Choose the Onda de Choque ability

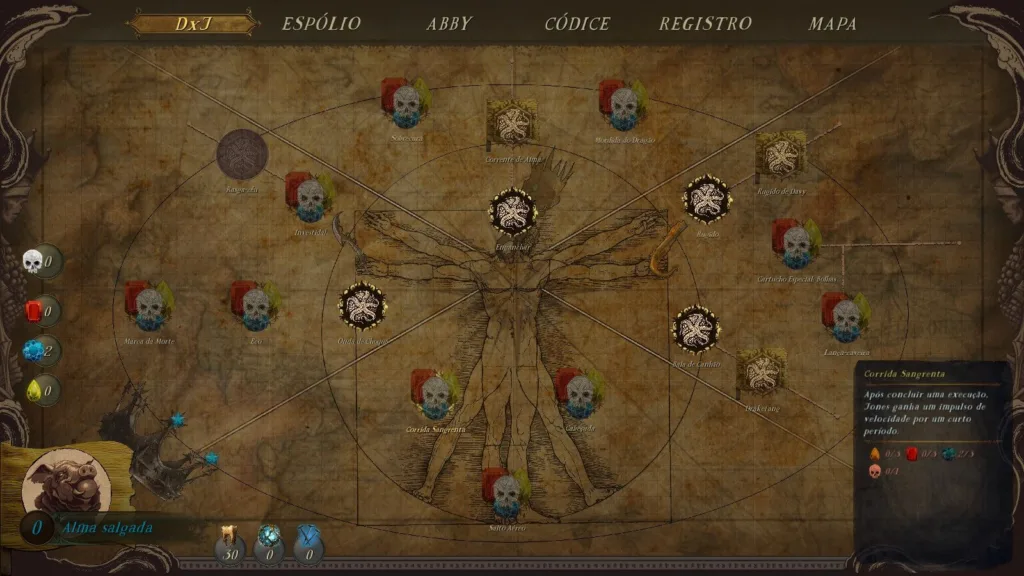coord(362,306)
